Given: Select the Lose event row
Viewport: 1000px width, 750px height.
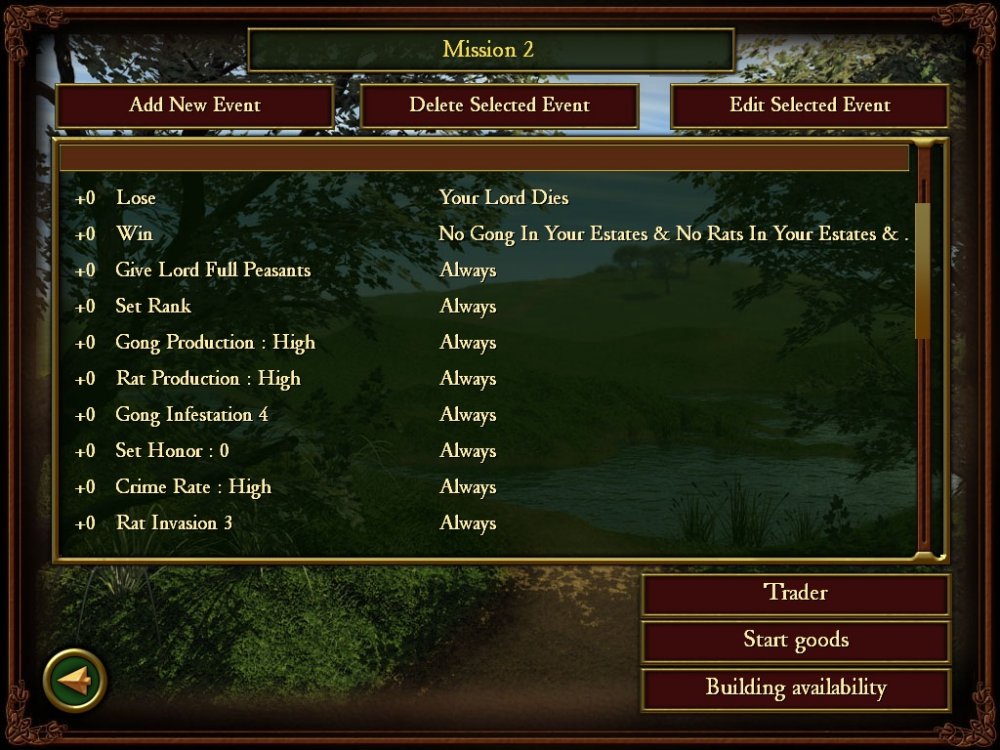Looking at the screenshot, I should click(x=136, y=198).
